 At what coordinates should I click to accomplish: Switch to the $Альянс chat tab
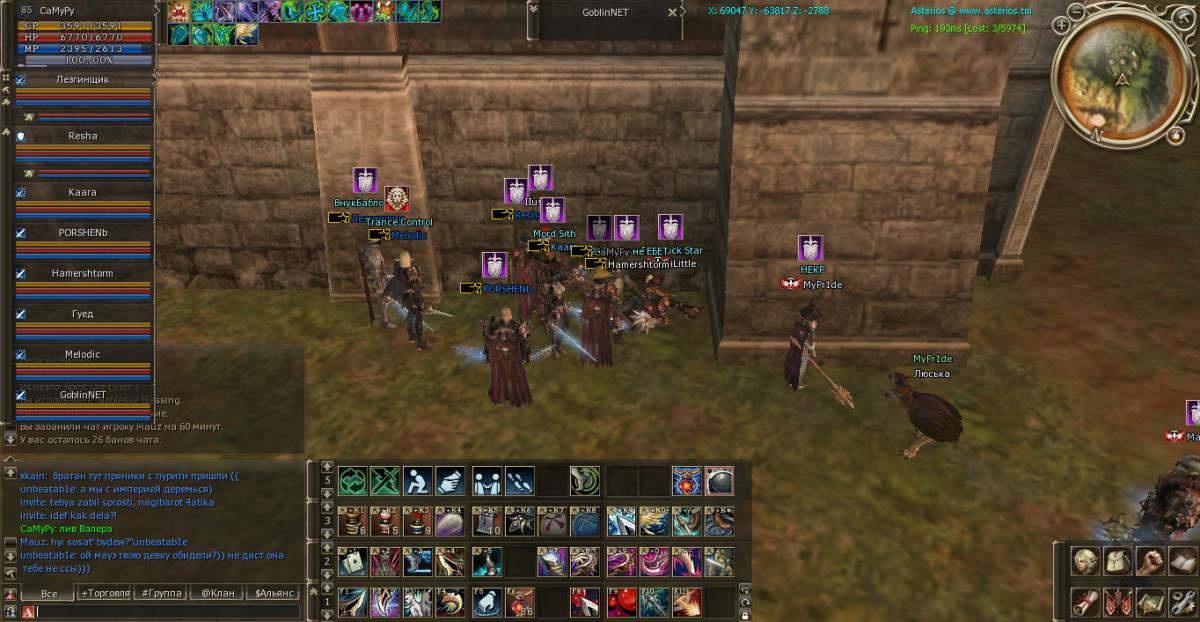(x=273, y=593)
